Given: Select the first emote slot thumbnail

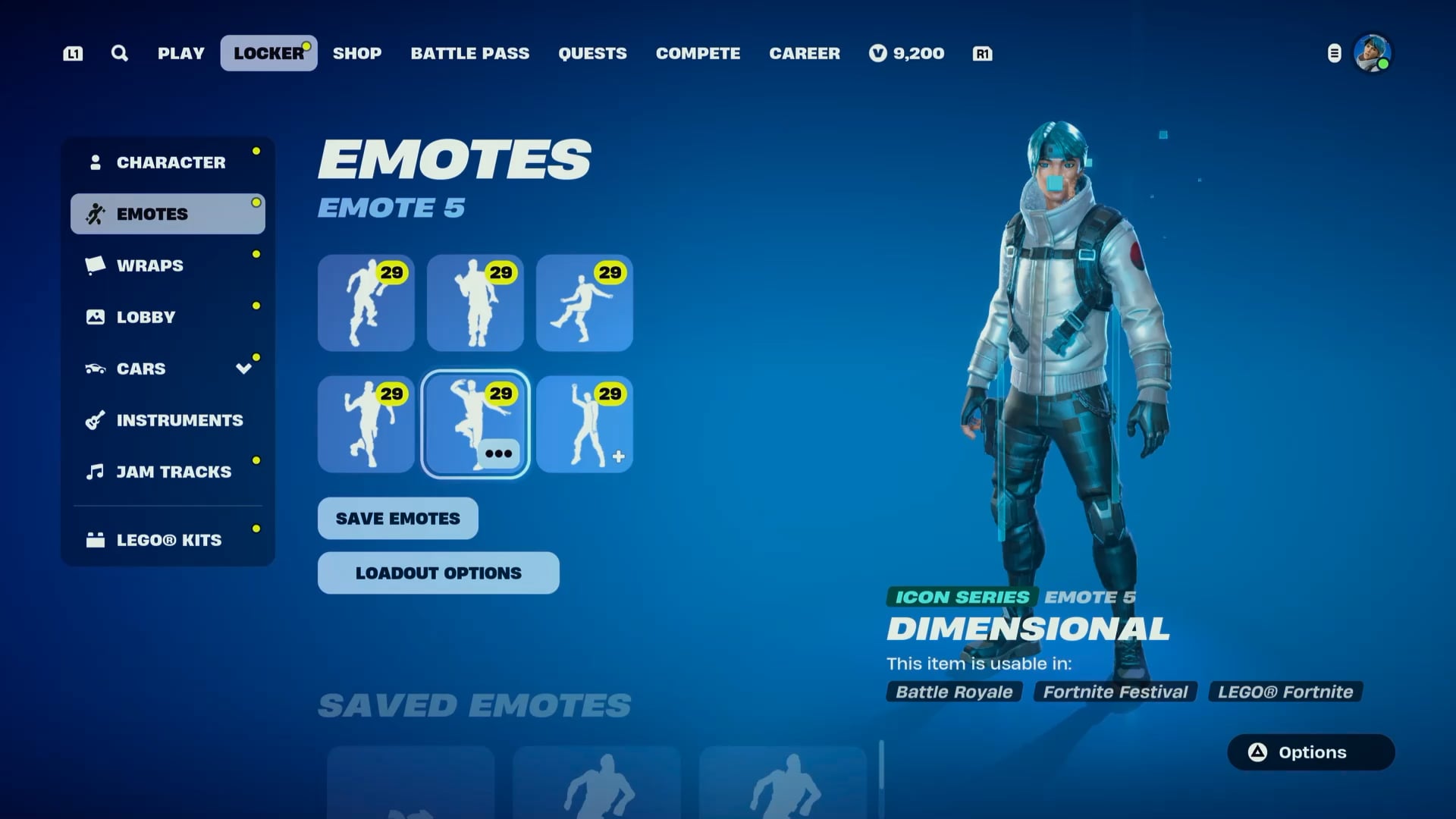Looking at the screenshot, I should pyautogui.click(x=366, y=303).
